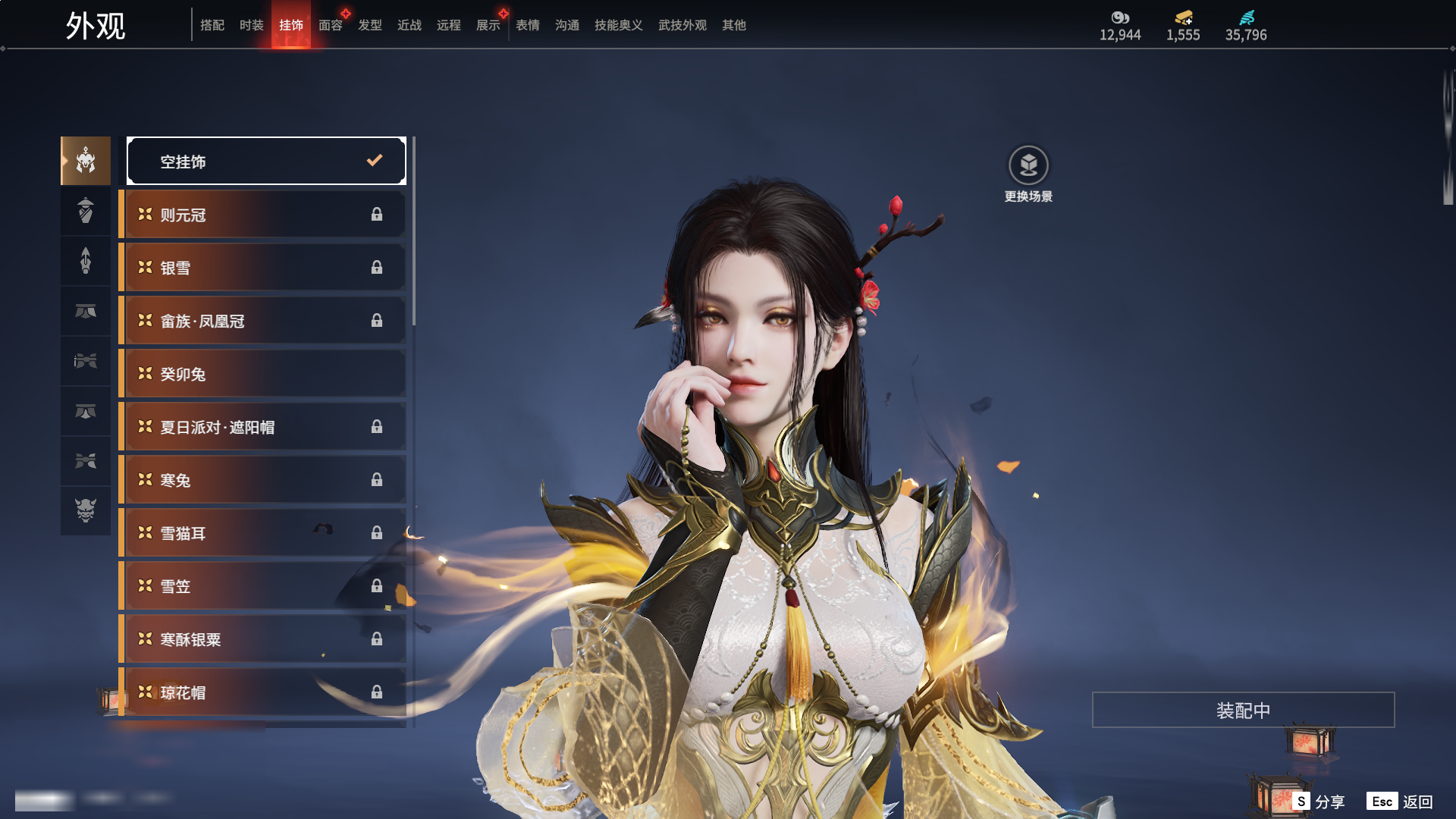Switch to 武技外观 tab
This screenshot has height=819, width=1456.
pyautogui.click(x=682, y=25)
